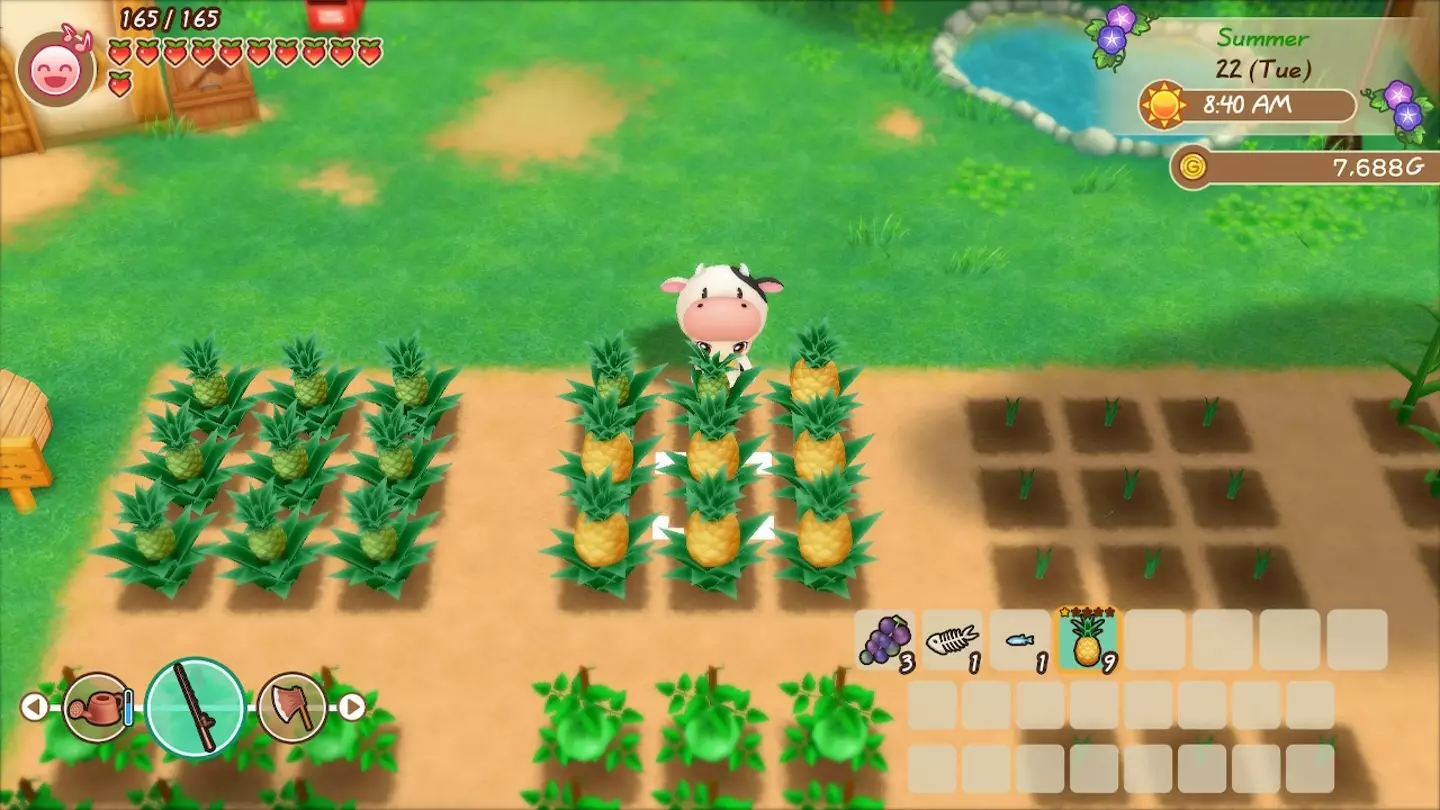
Task: Click the watering can's blue water gauge
Action: (x=127, y=708)
